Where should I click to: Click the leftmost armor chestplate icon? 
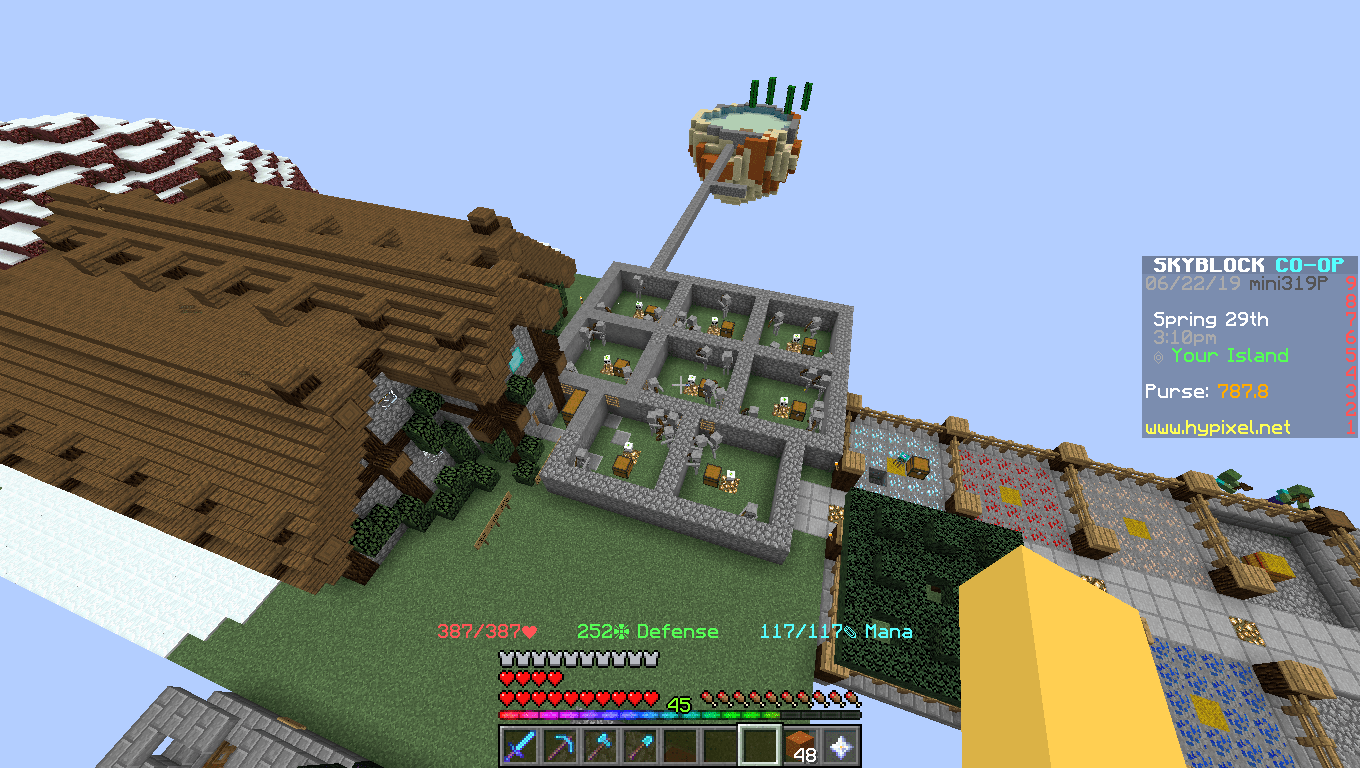pos(506,658)
